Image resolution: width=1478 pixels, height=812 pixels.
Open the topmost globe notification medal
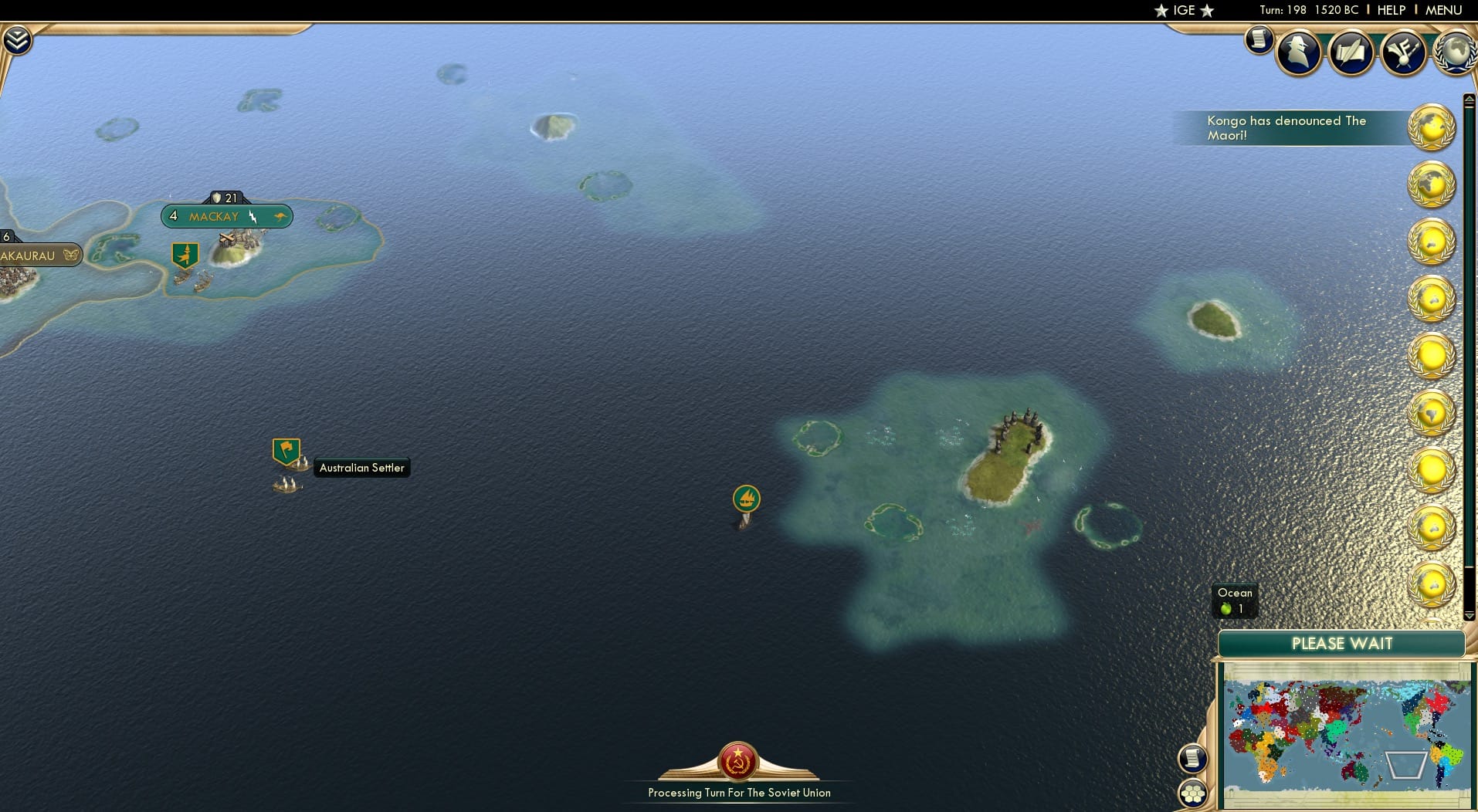(1432, 127)
